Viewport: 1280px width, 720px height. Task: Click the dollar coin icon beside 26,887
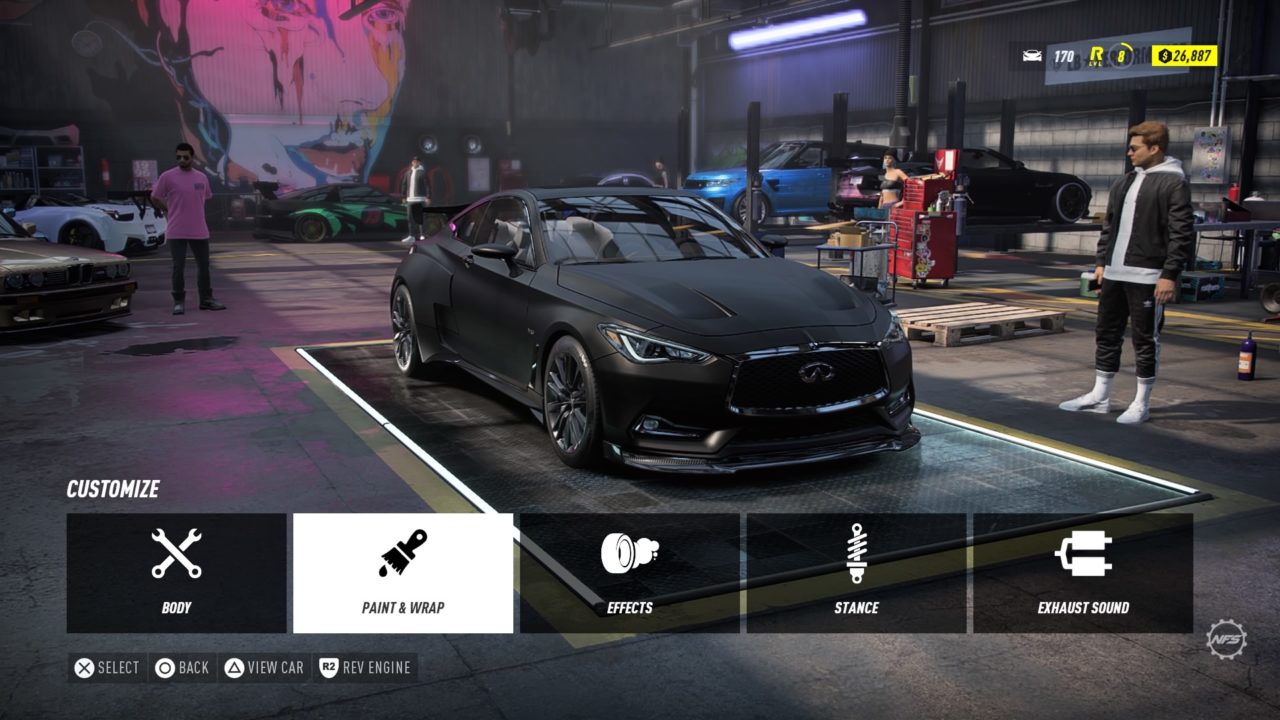(x=1164, y=55)
